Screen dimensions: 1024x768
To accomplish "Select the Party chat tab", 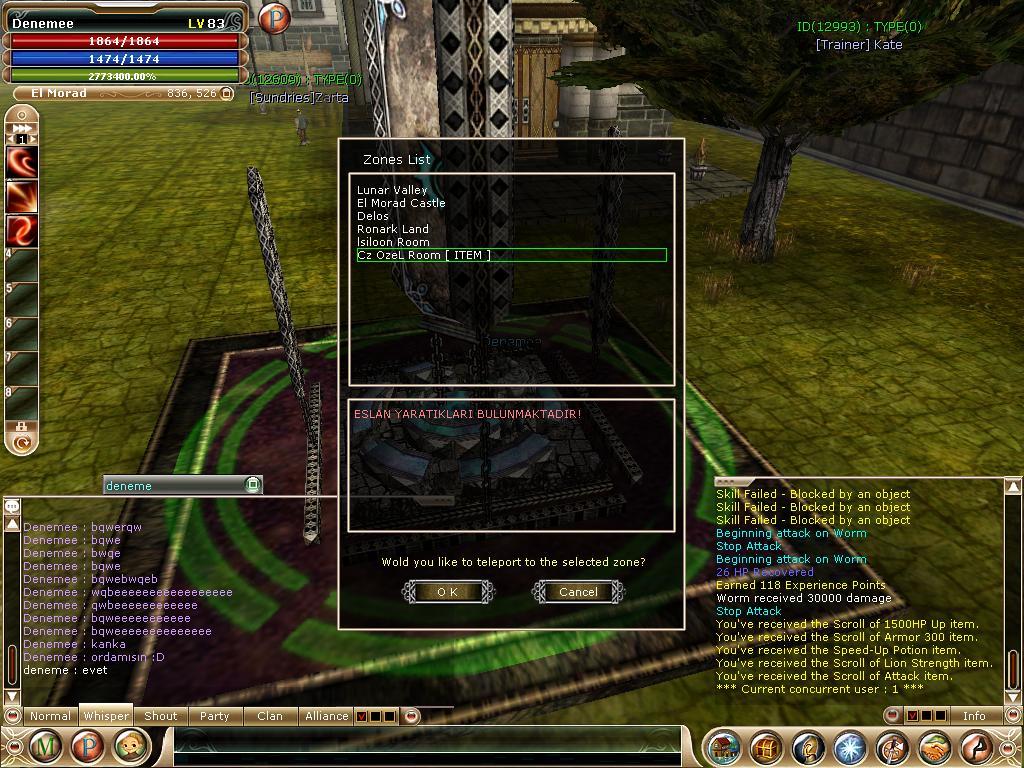I will pos(214,716).
